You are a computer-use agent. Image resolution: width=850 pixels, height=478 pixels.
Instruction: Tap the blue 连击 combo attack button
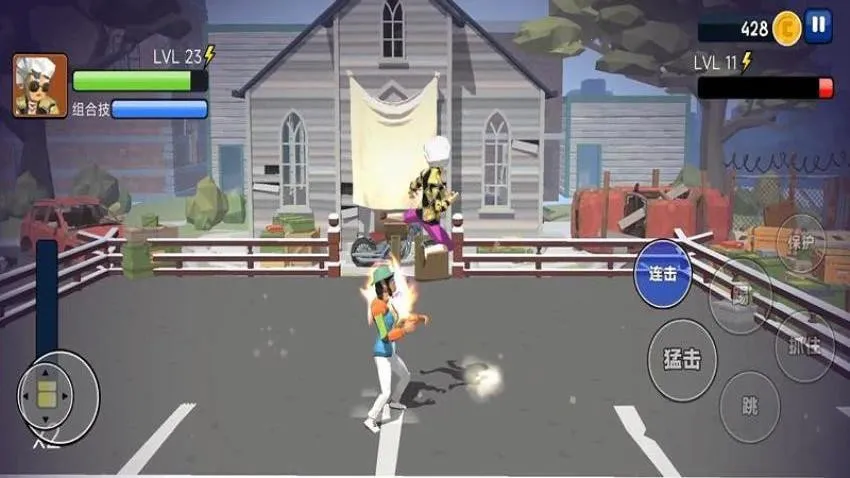[663, 272]
